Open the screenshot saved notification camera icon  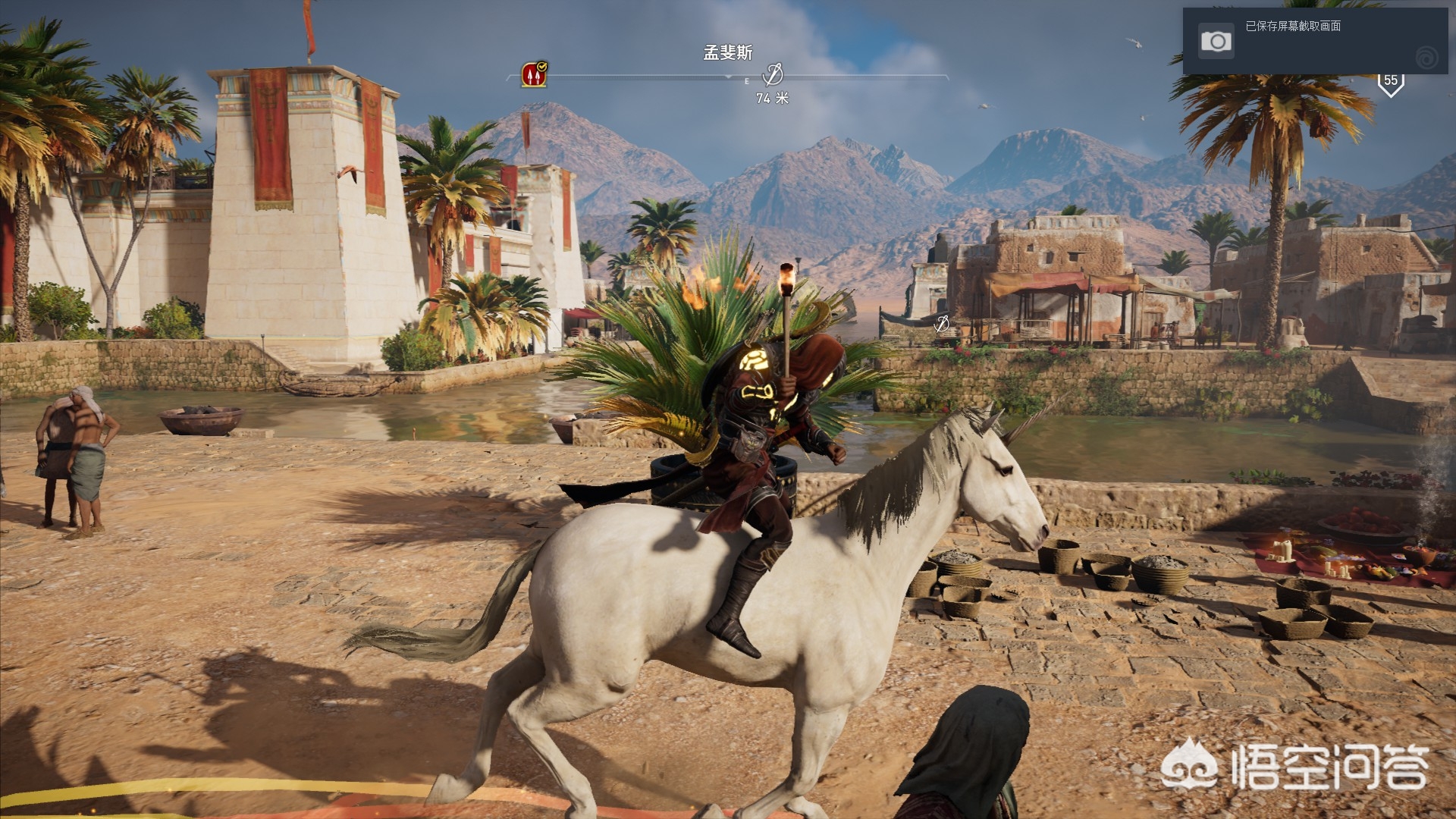[1216, 41]
